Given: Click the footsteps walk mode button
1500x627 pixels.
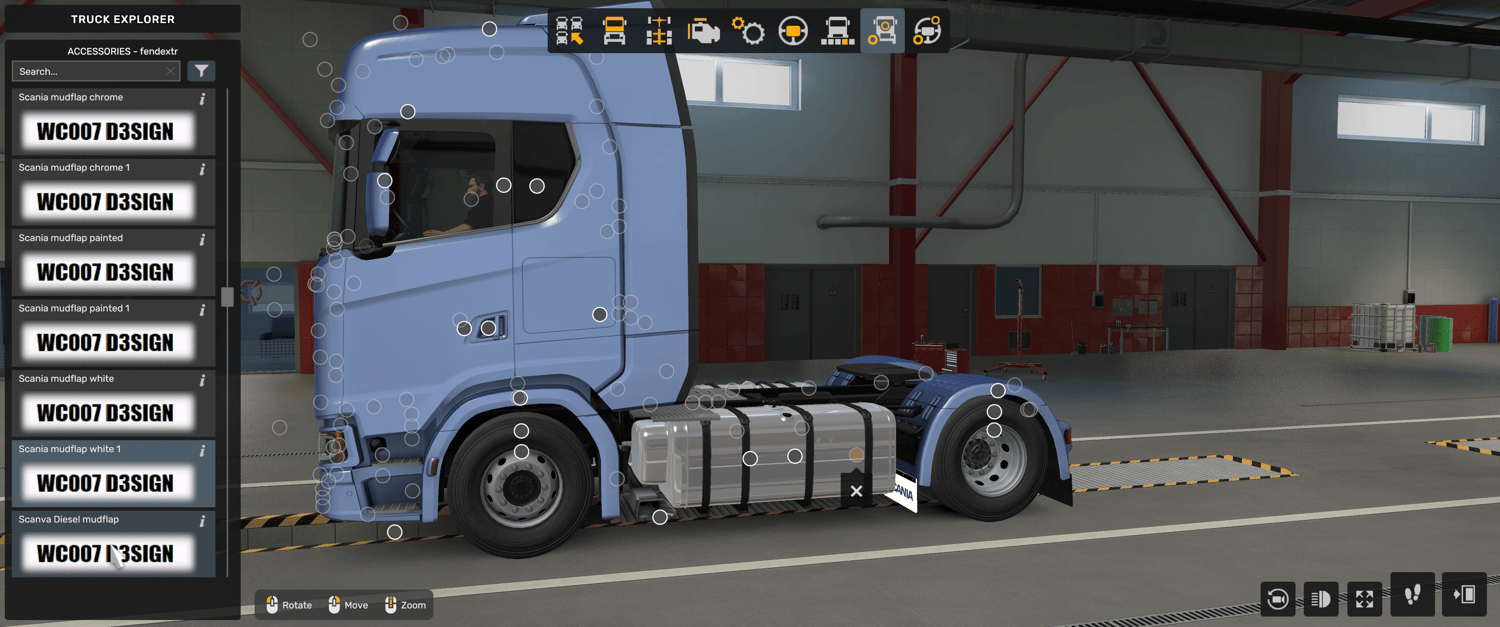Looking at the screenshot, I should coord(1412,596).
